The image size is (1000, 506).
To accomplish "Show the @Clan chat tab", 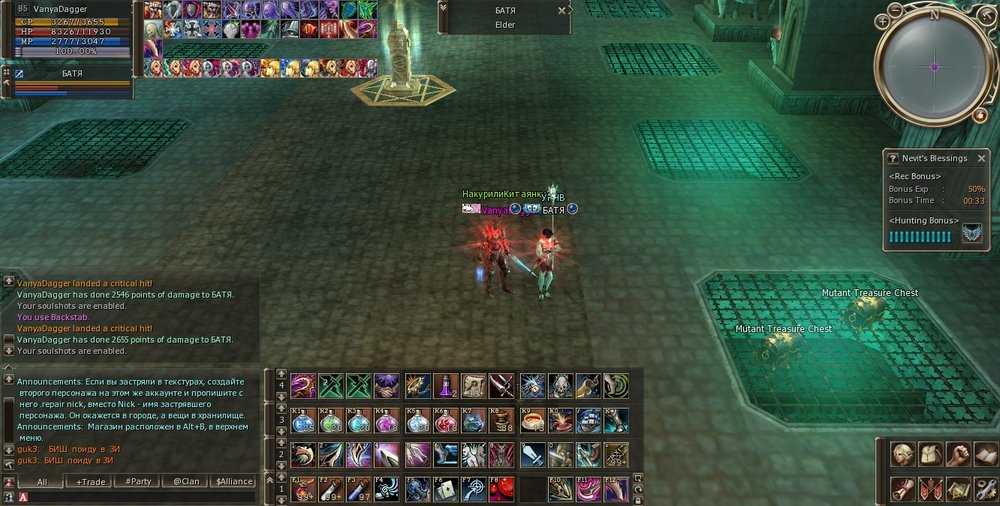I will point(184,481).
